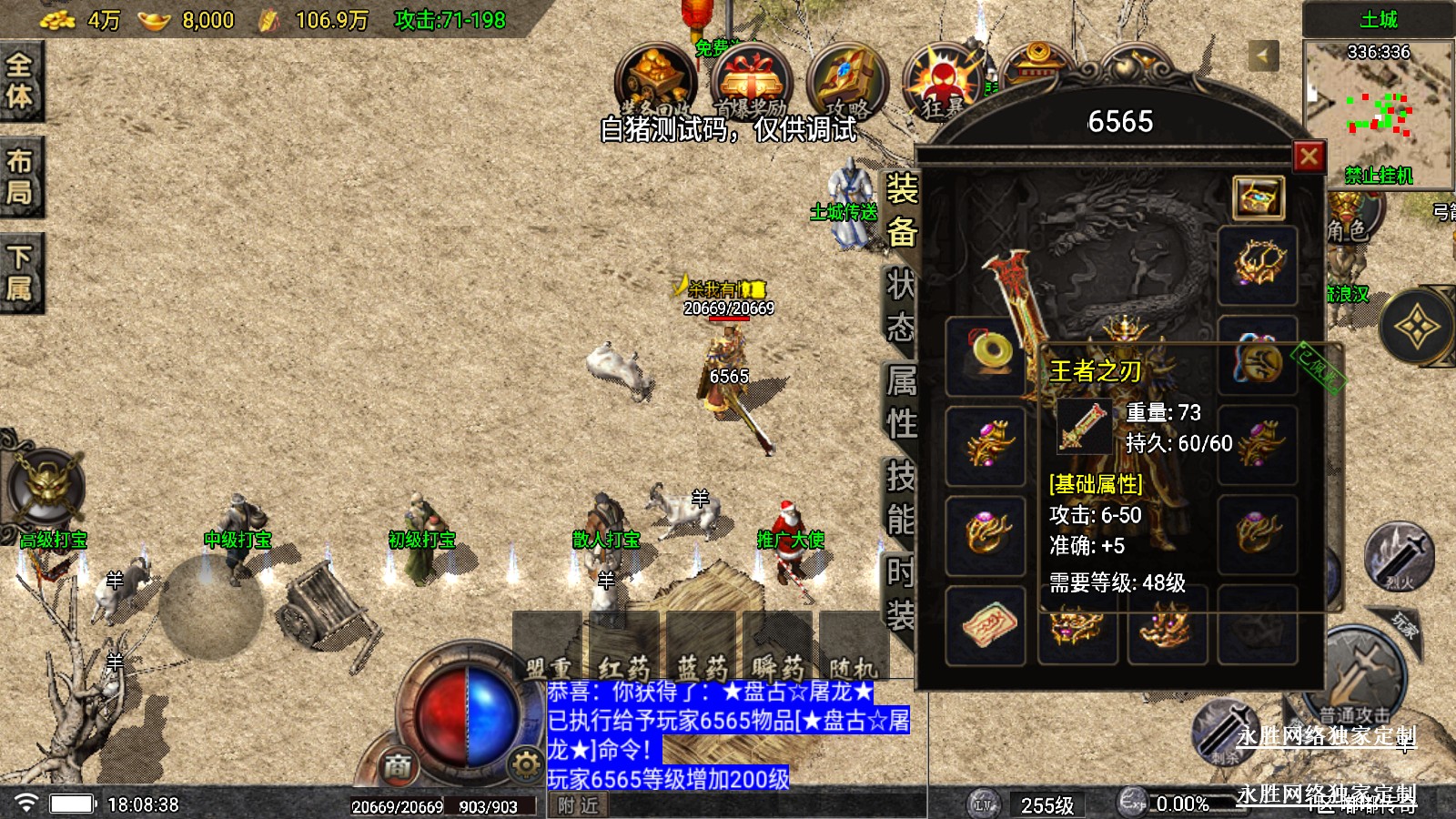1456x819 pixels.
Task: Select the 时装 fashion tab
Action: (x=901, y=594)
